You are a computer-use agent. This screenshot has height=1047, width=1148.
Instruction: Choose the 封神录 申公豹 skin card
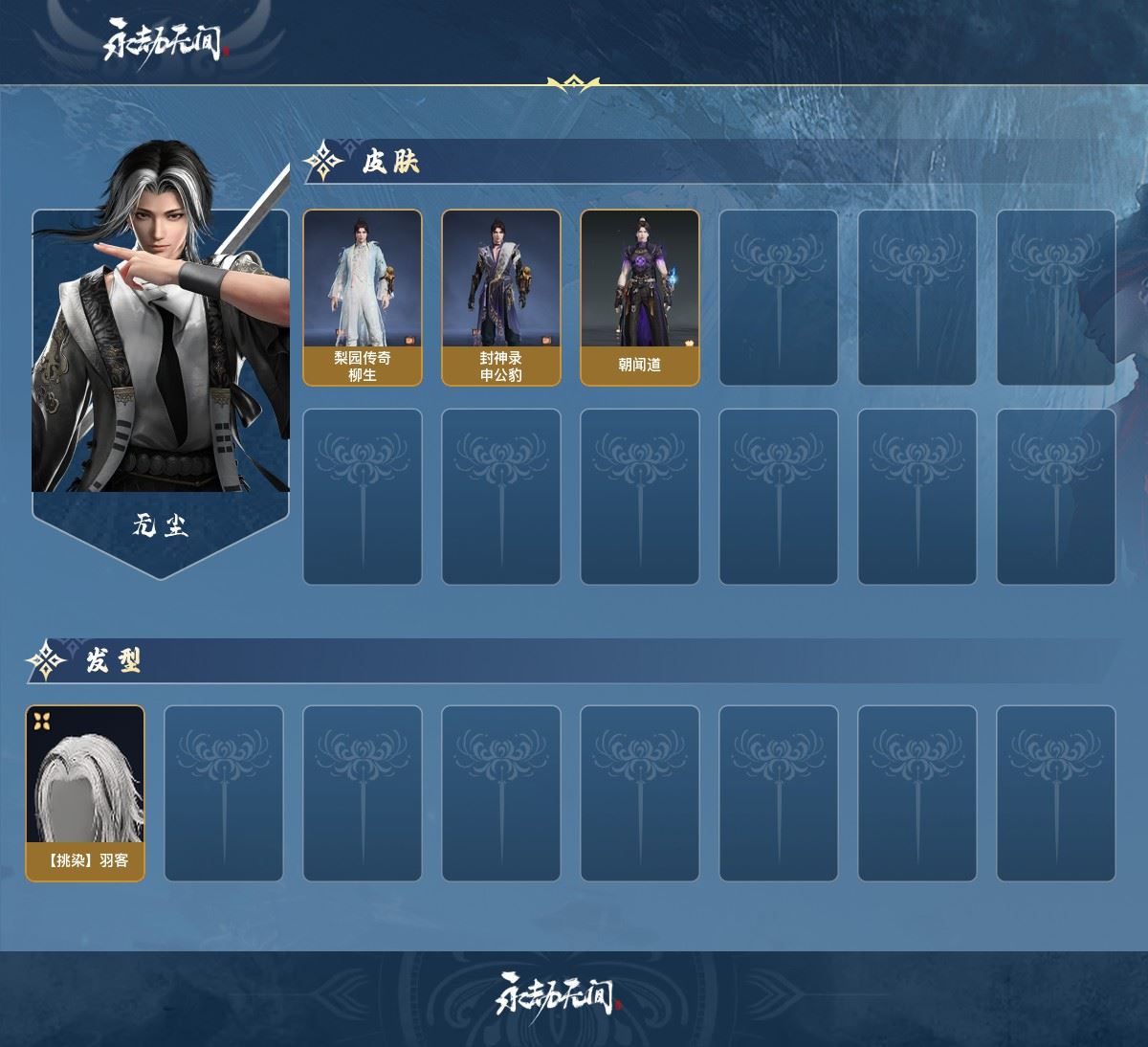pos(501,298)
